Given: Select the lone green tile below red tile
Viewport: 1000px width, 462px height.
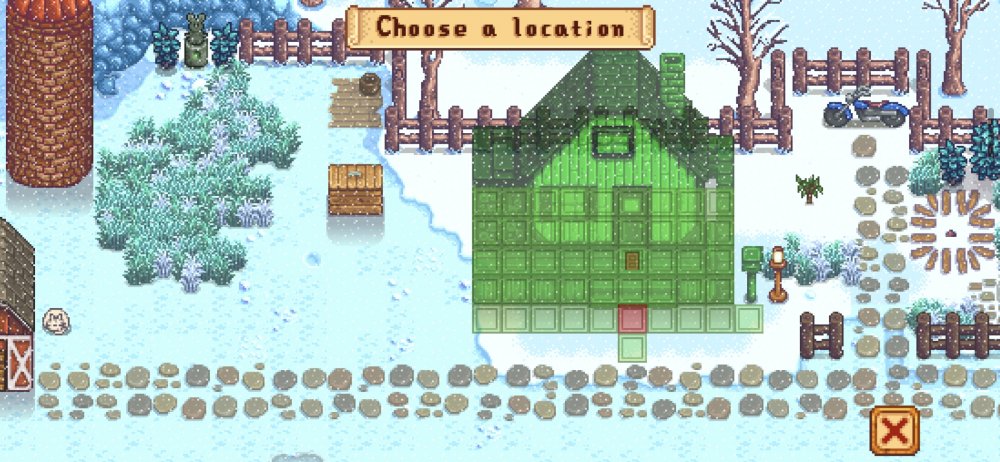Looking at the screenshot, I should (x=631, y=348).
